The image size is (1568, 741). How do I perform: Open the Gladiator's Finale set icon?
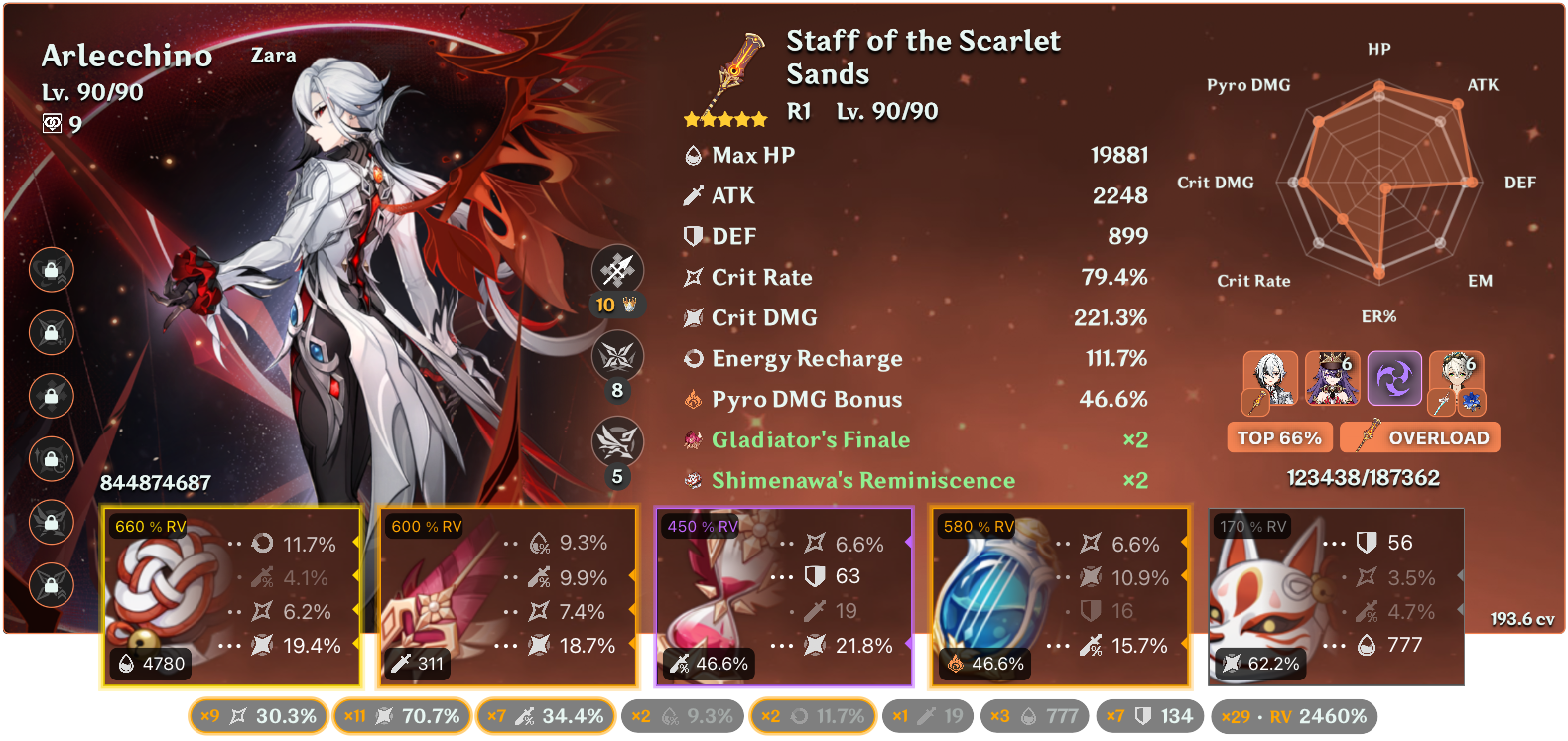pos(694,439)
